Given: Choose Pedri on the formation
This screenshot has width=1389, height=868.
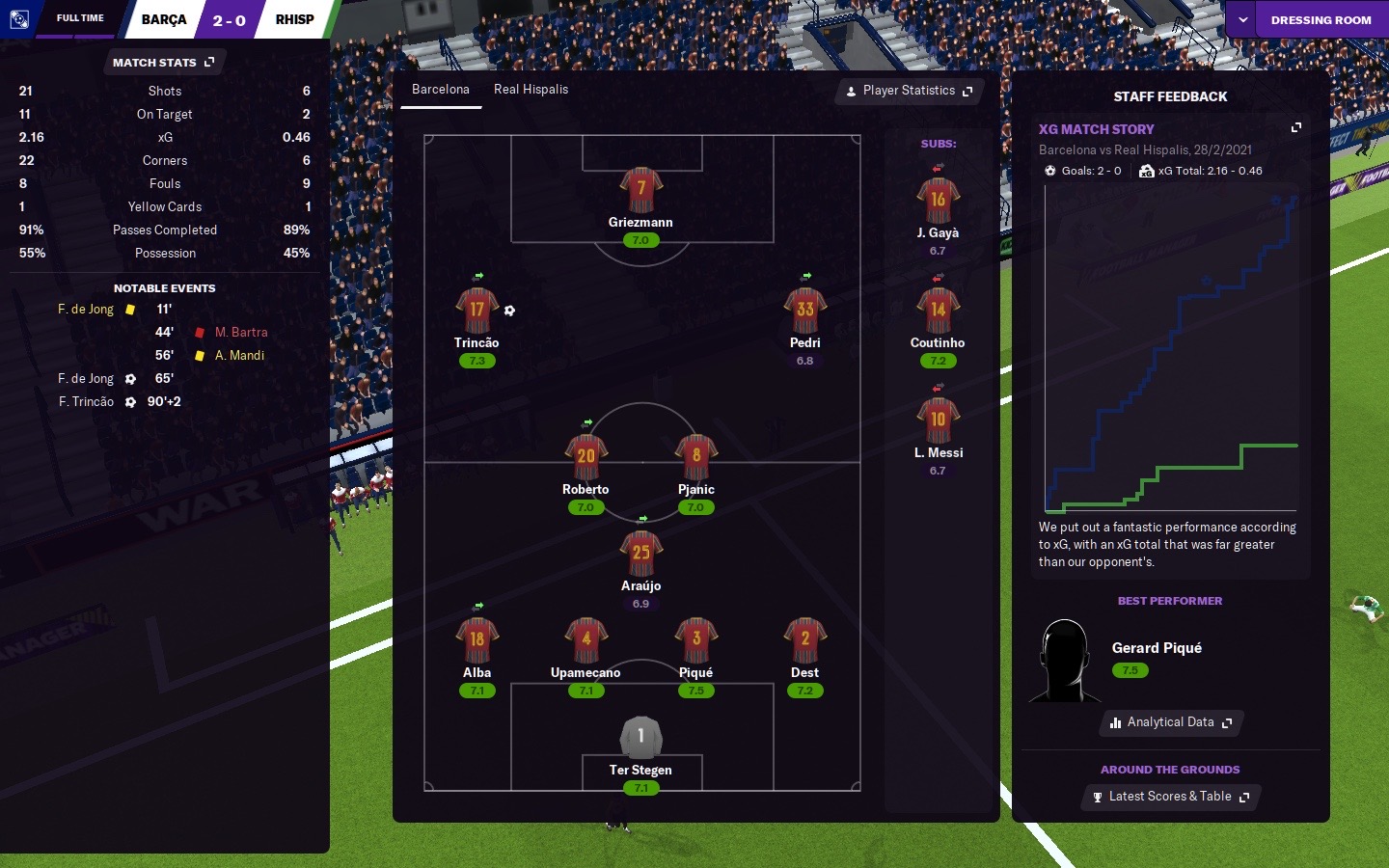Looking at the screenshot, I should tap(805, 311).
